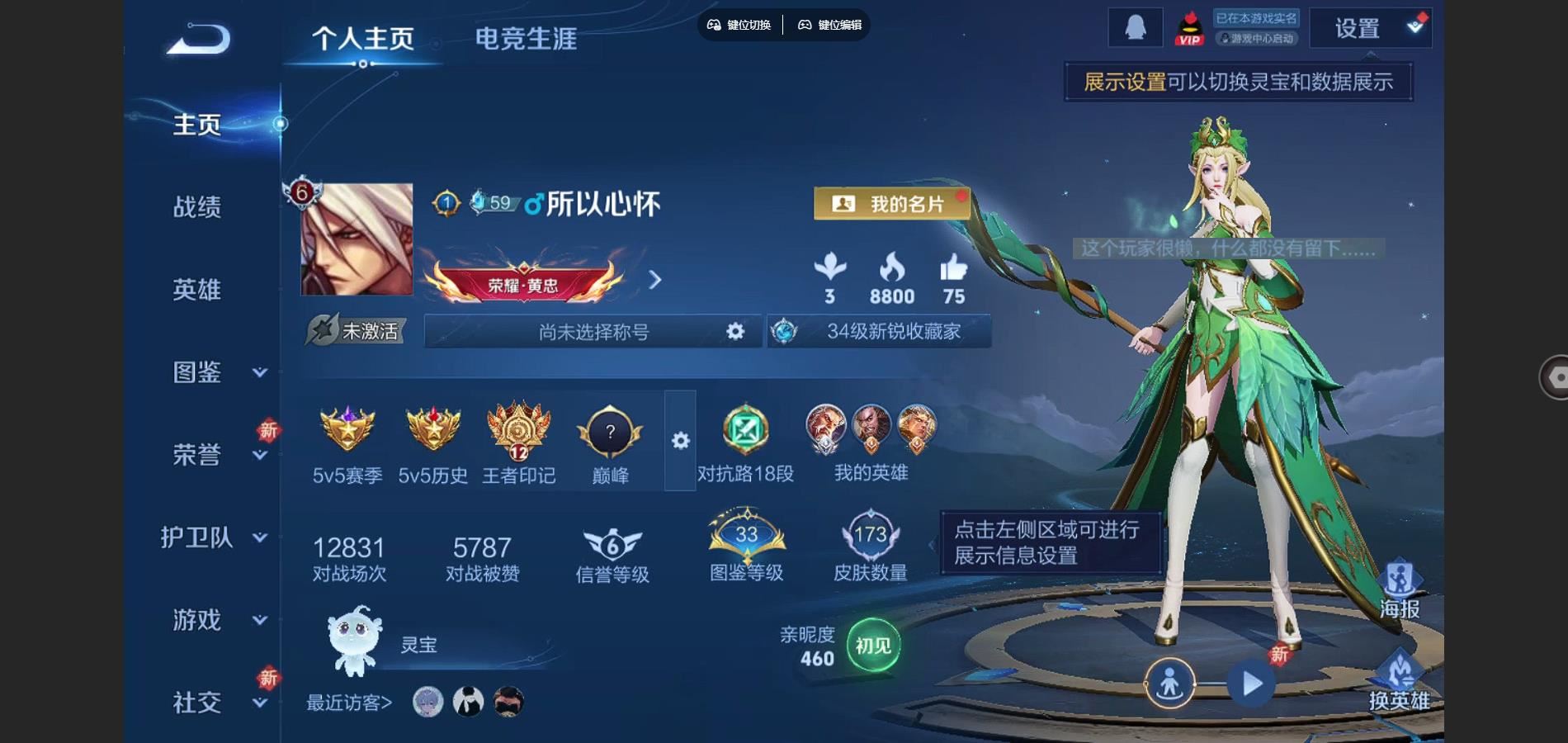Open the 社交 sidebar section
Screen dimensions: 1568x743
[216, 703]
